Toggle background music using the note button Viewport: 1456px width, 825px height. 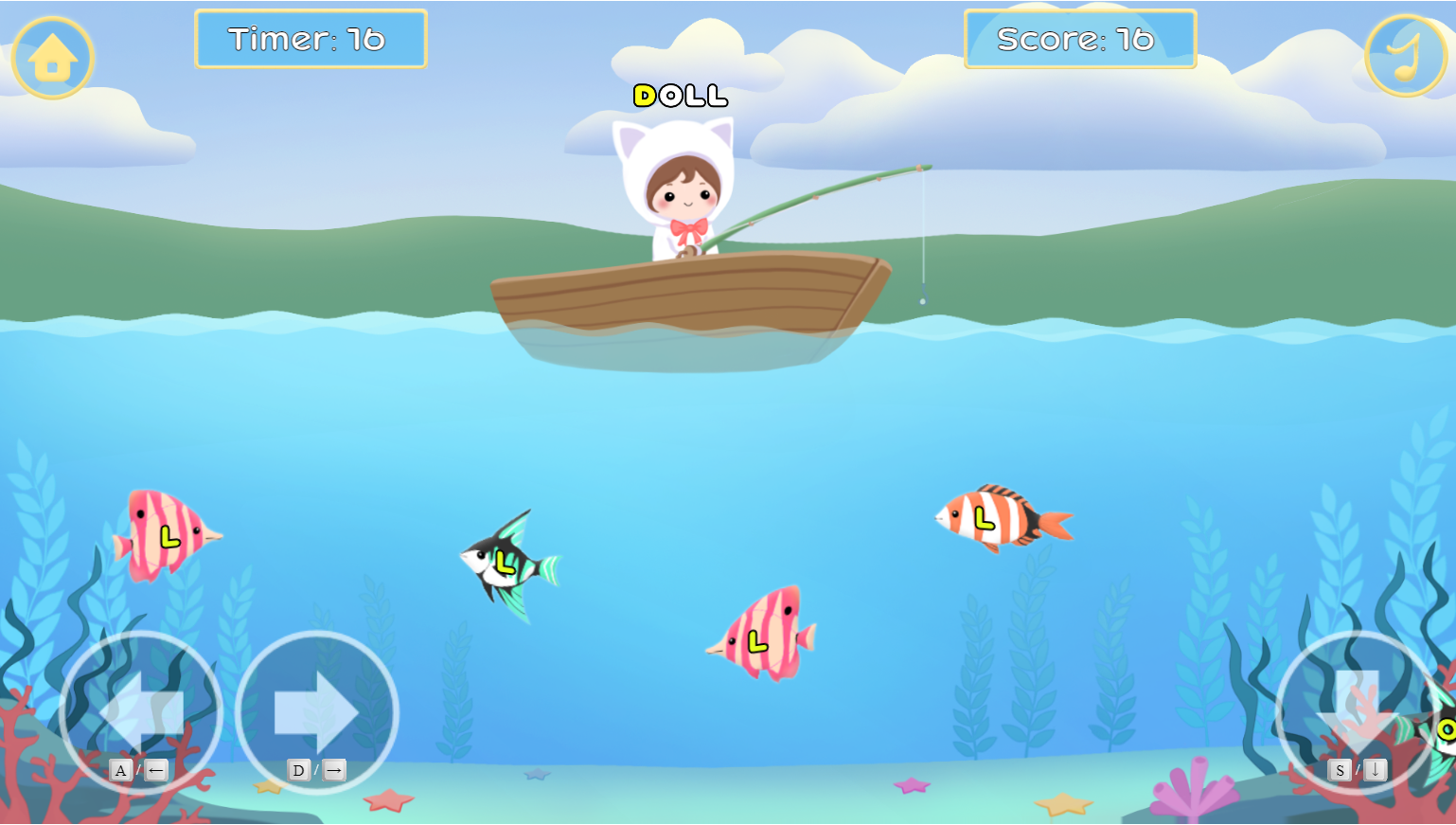coord(1404,57)
